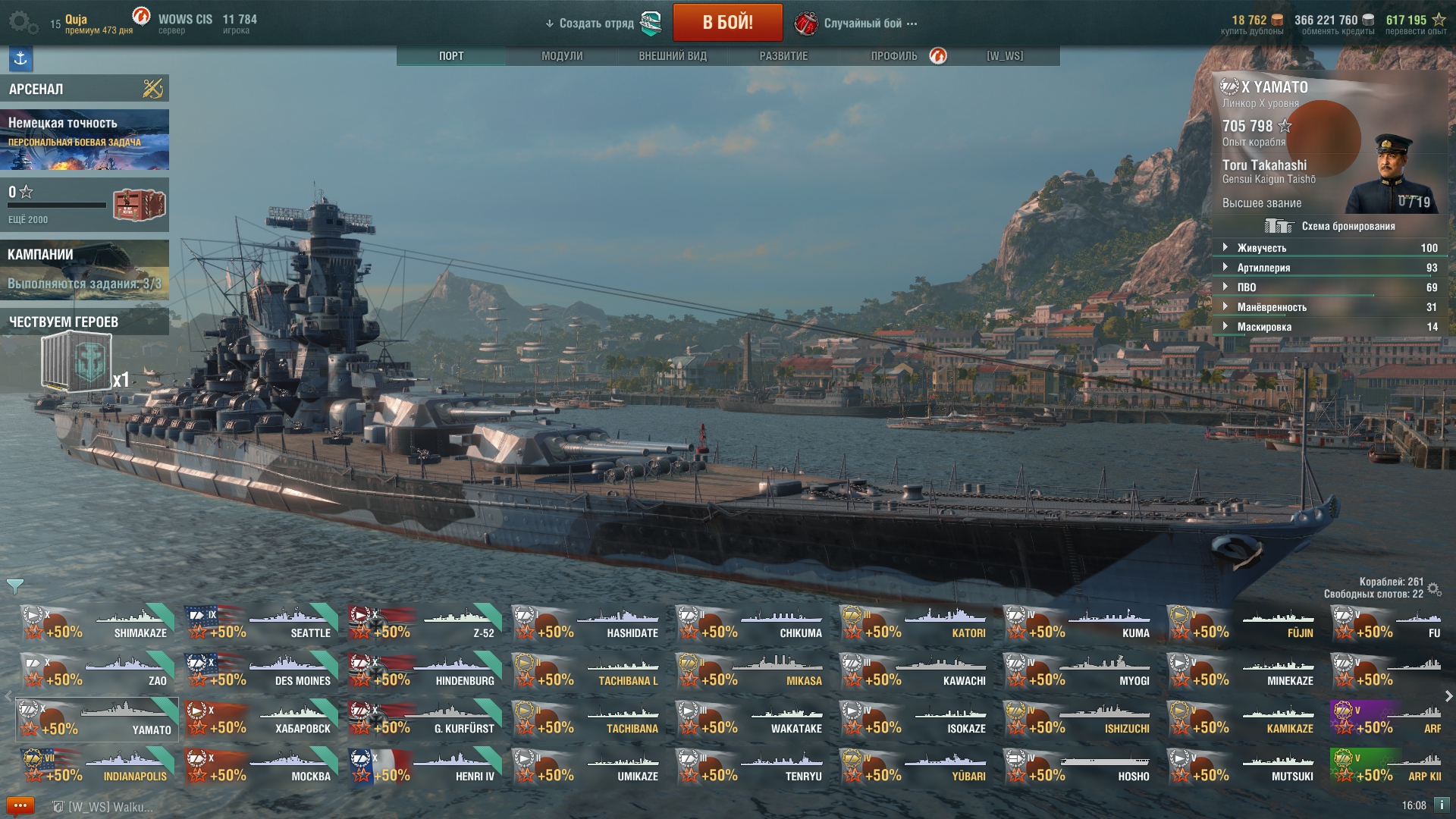Open the [W_WS] clan tab

tap(1005, 56)
